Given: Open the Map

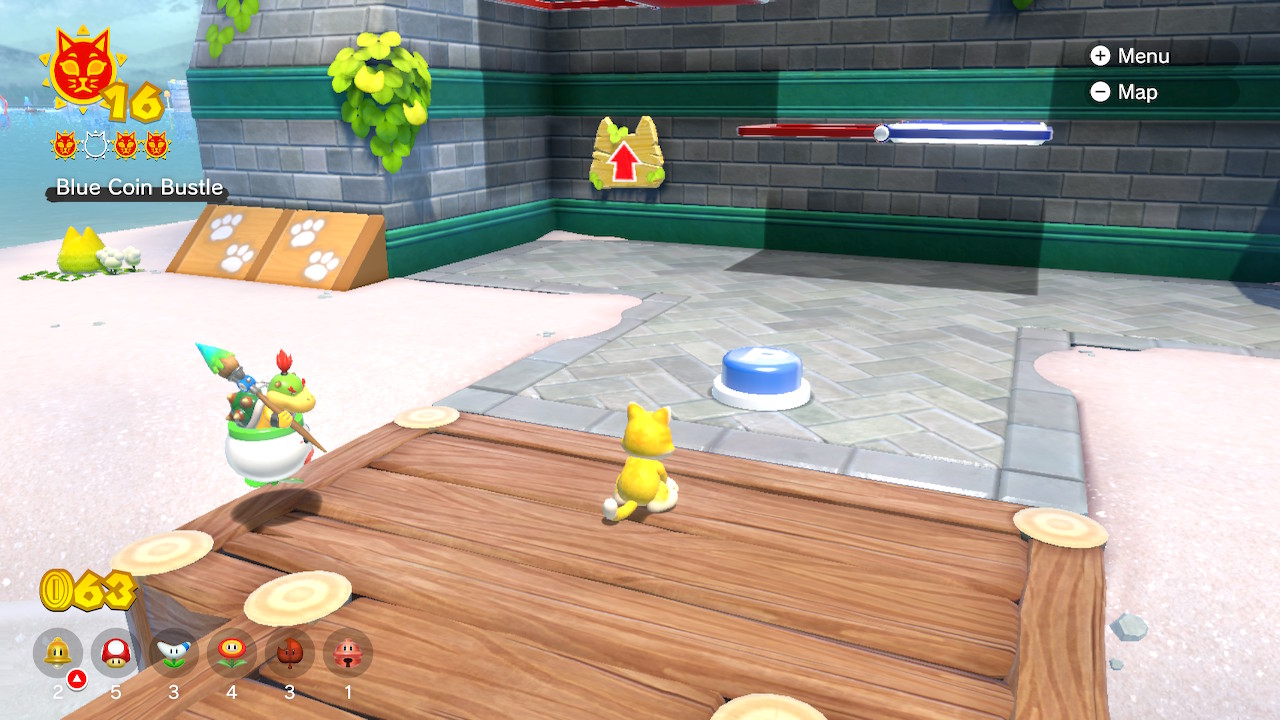Looking at the screenshot, I should pyautogui.click(x=1125, y=92).
